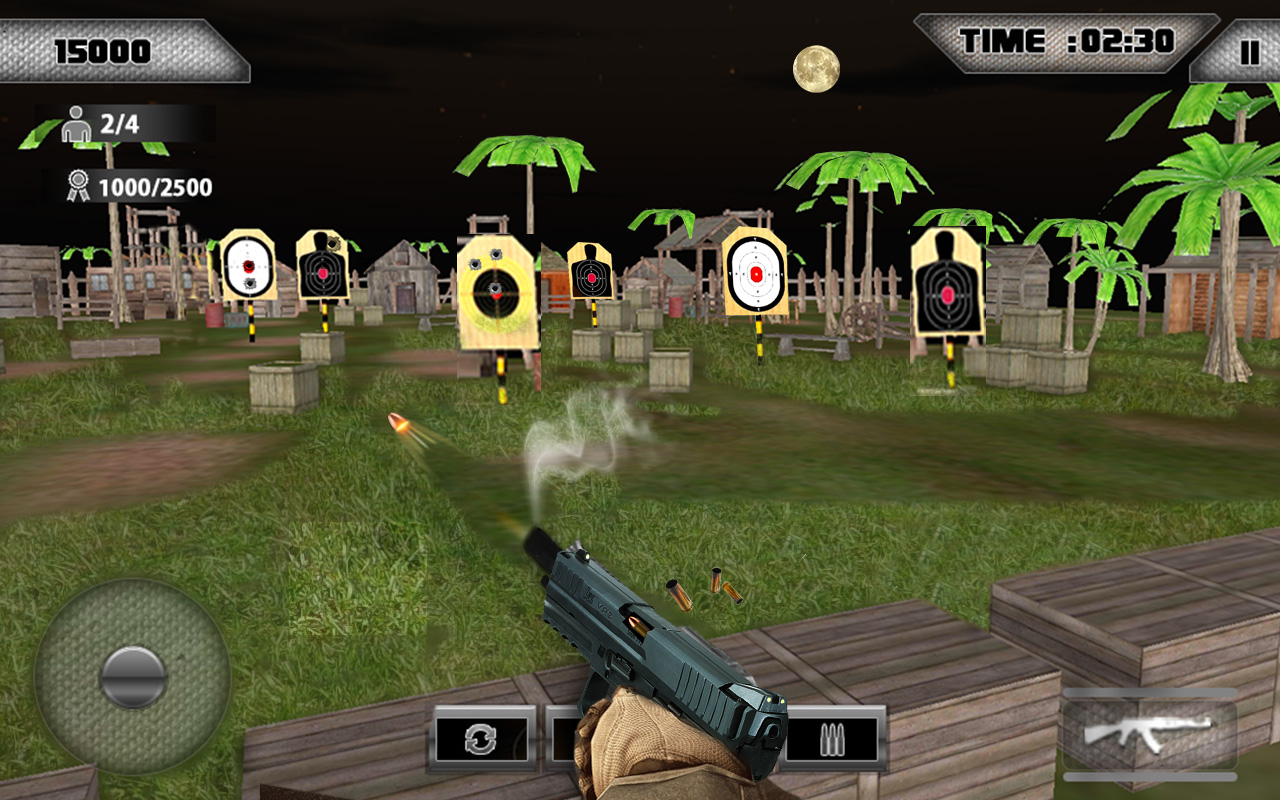Select the pause menu tab

point(1248,48)
